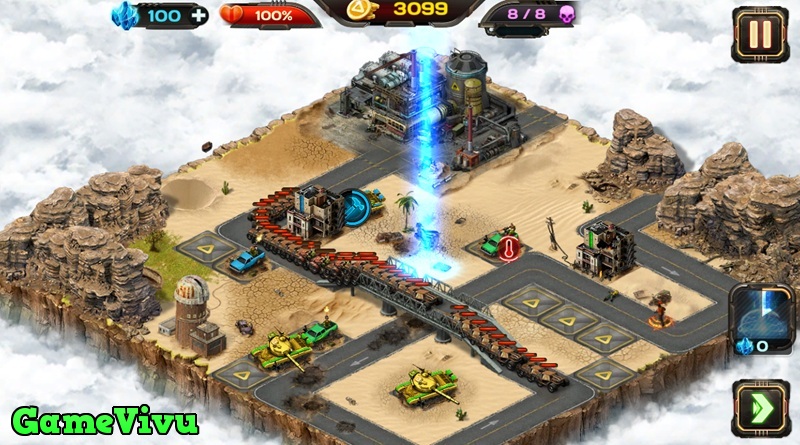Select the red thermometer icon on the green truck
Screen dimensions: 800x445
[509, 249]
